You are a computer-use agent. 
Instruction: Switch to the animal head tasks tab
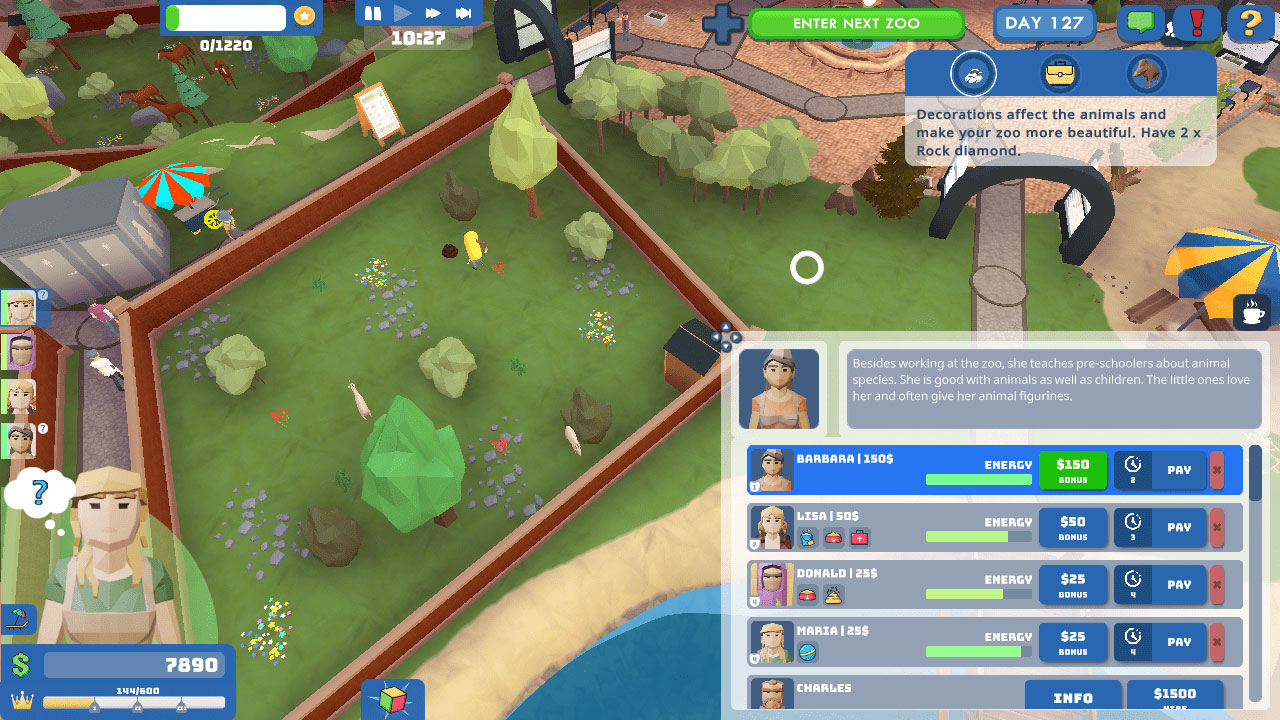click(1148, 73)
